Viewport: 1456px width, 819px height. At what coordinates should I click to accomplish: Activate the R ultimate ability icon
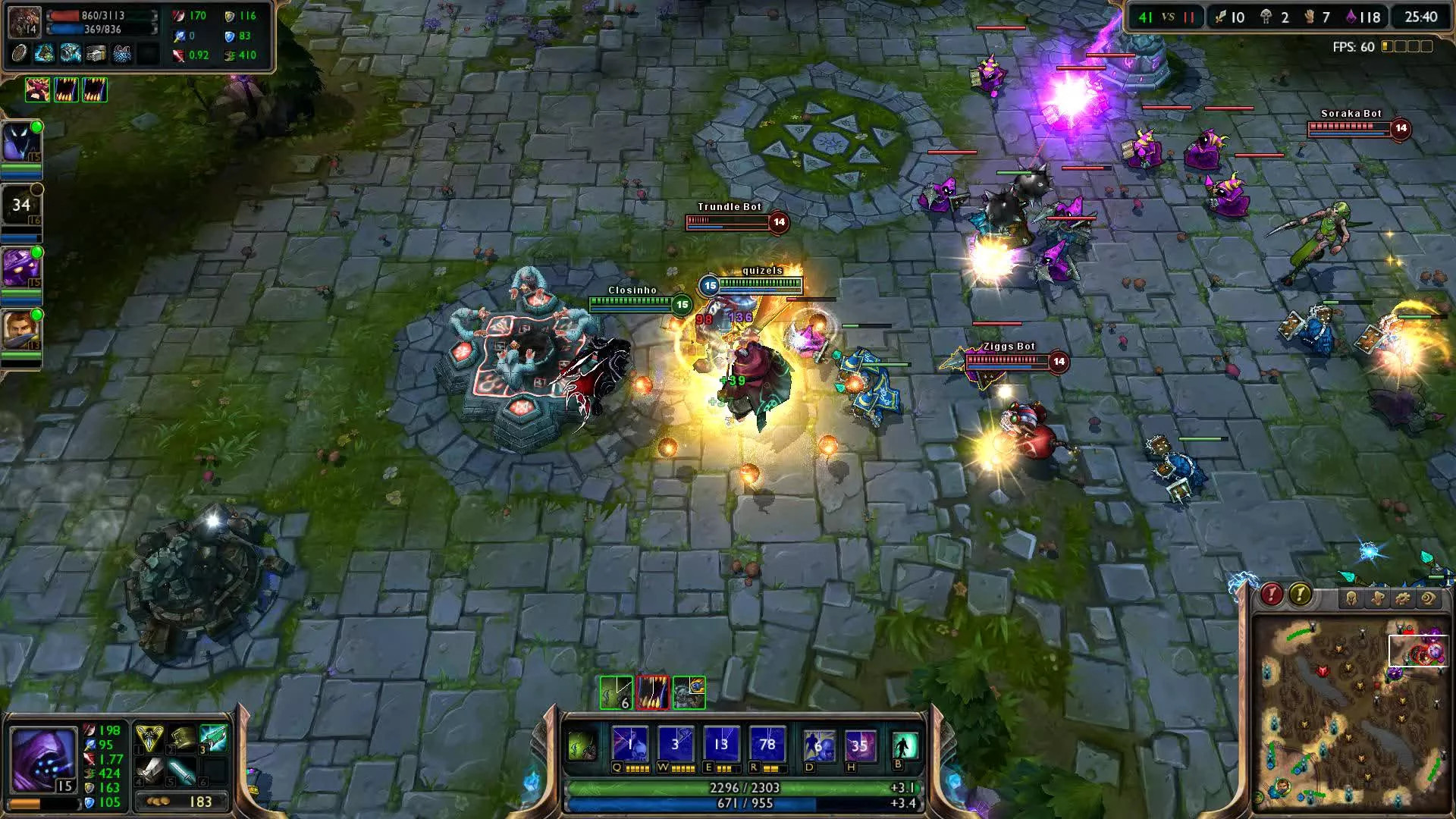tap(767, 742)
